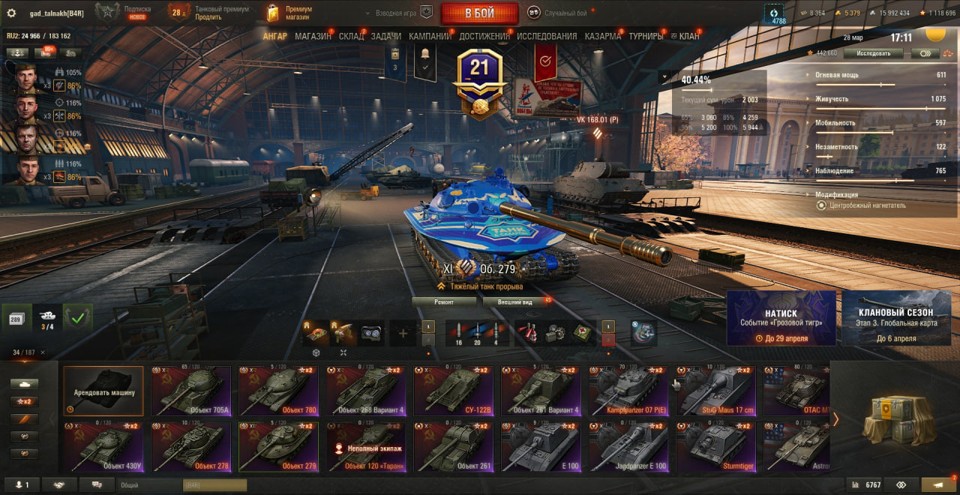The width and height of the screenshot is (960, 495).
Task: Start battle with the В БОЙ button
Action: 479,13
